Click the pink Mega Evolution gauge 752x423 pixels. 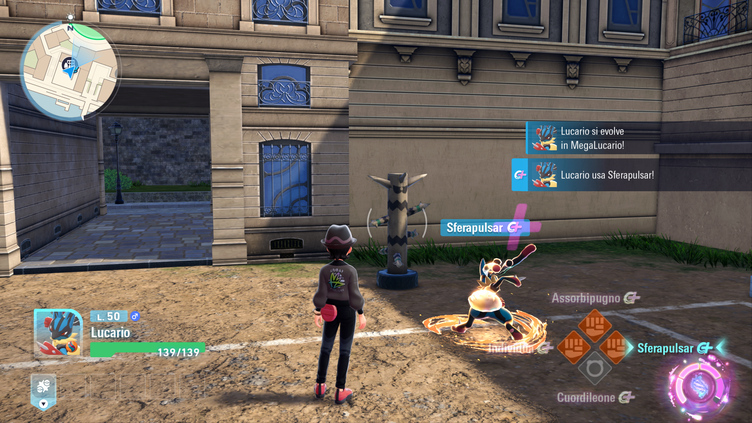click(699, 386)
